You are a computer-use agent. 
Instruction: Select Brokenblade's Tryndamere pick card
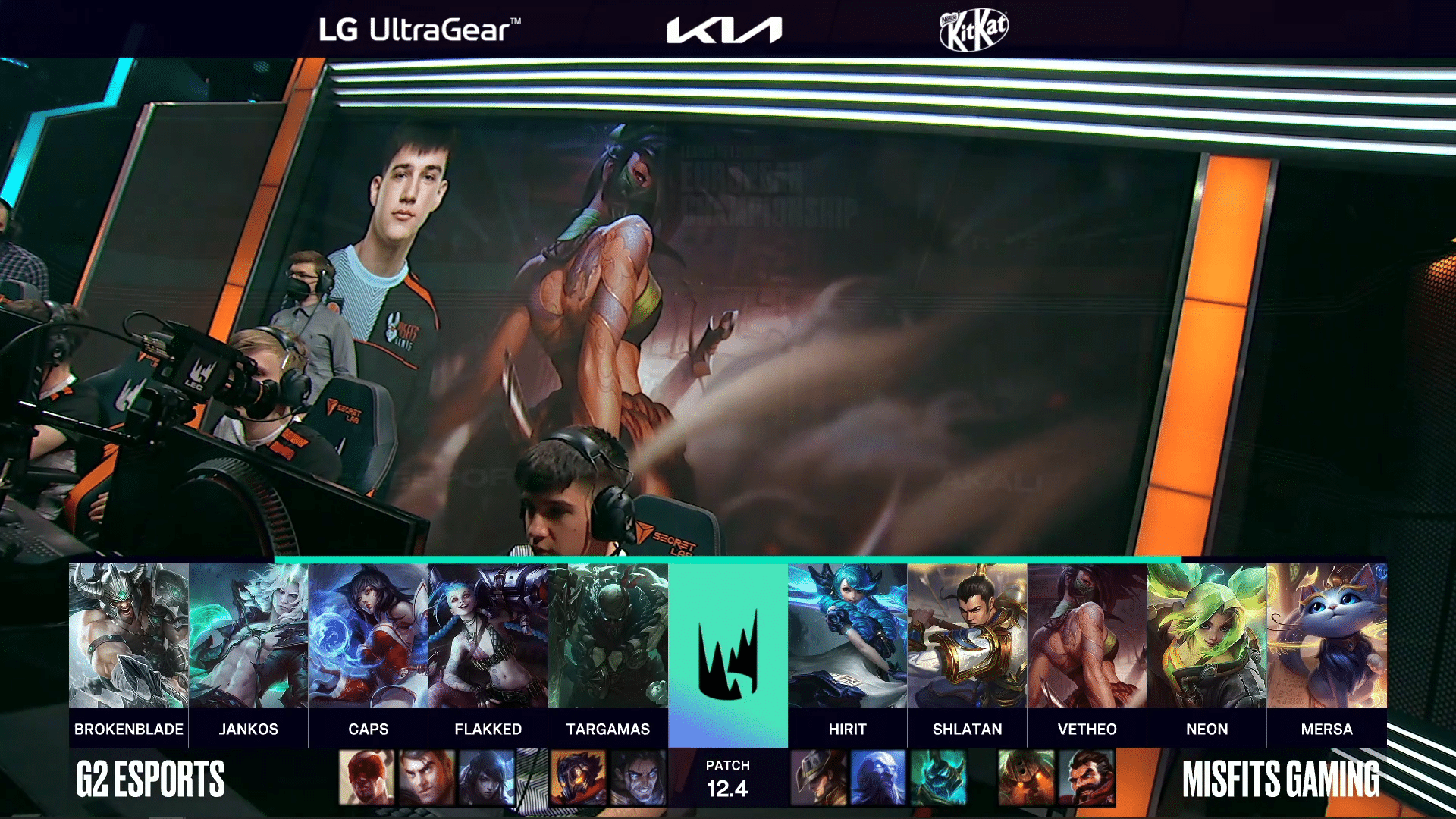pos(129,635)
